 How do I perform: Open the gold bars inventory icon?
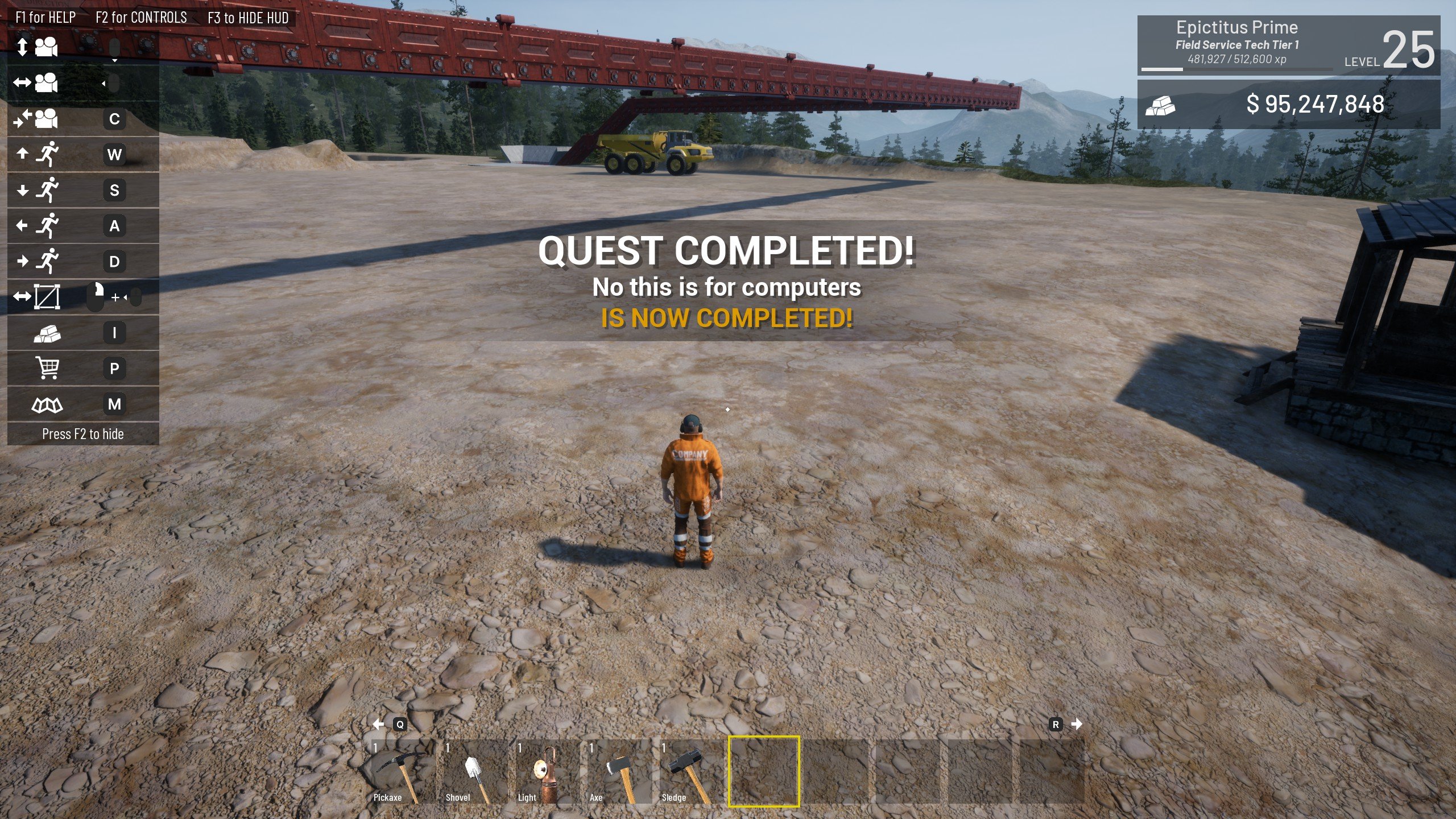[47, 333]
